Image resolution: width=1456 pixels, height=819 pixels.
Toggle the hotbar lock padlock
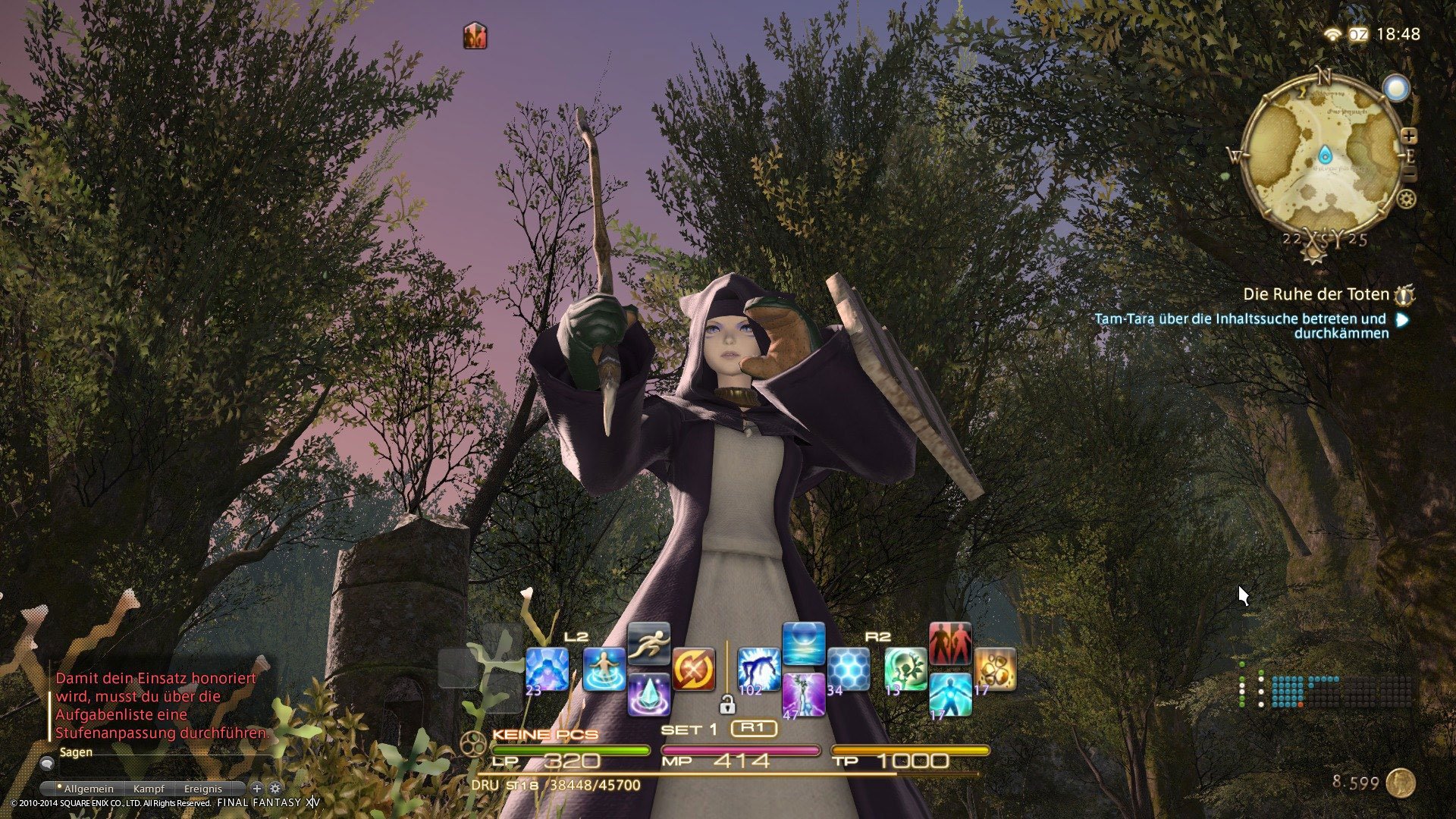(728, 704)
